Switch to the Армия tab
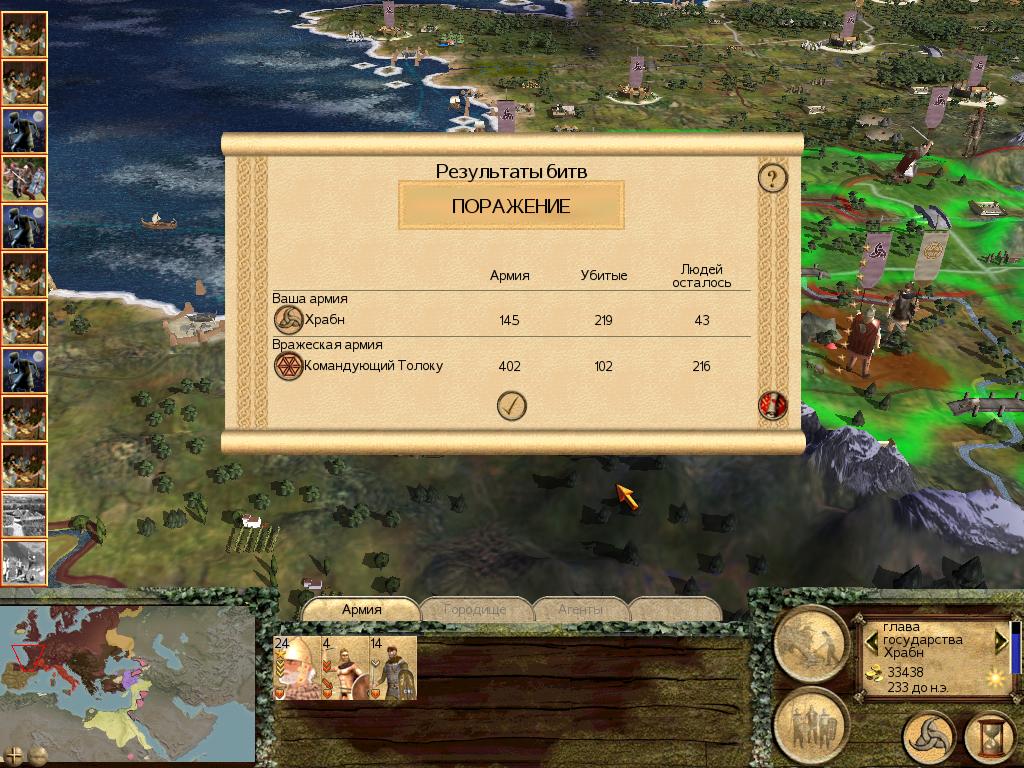Image resolution: width=1024 pixels, height=768 pixels. click(361, 609)
